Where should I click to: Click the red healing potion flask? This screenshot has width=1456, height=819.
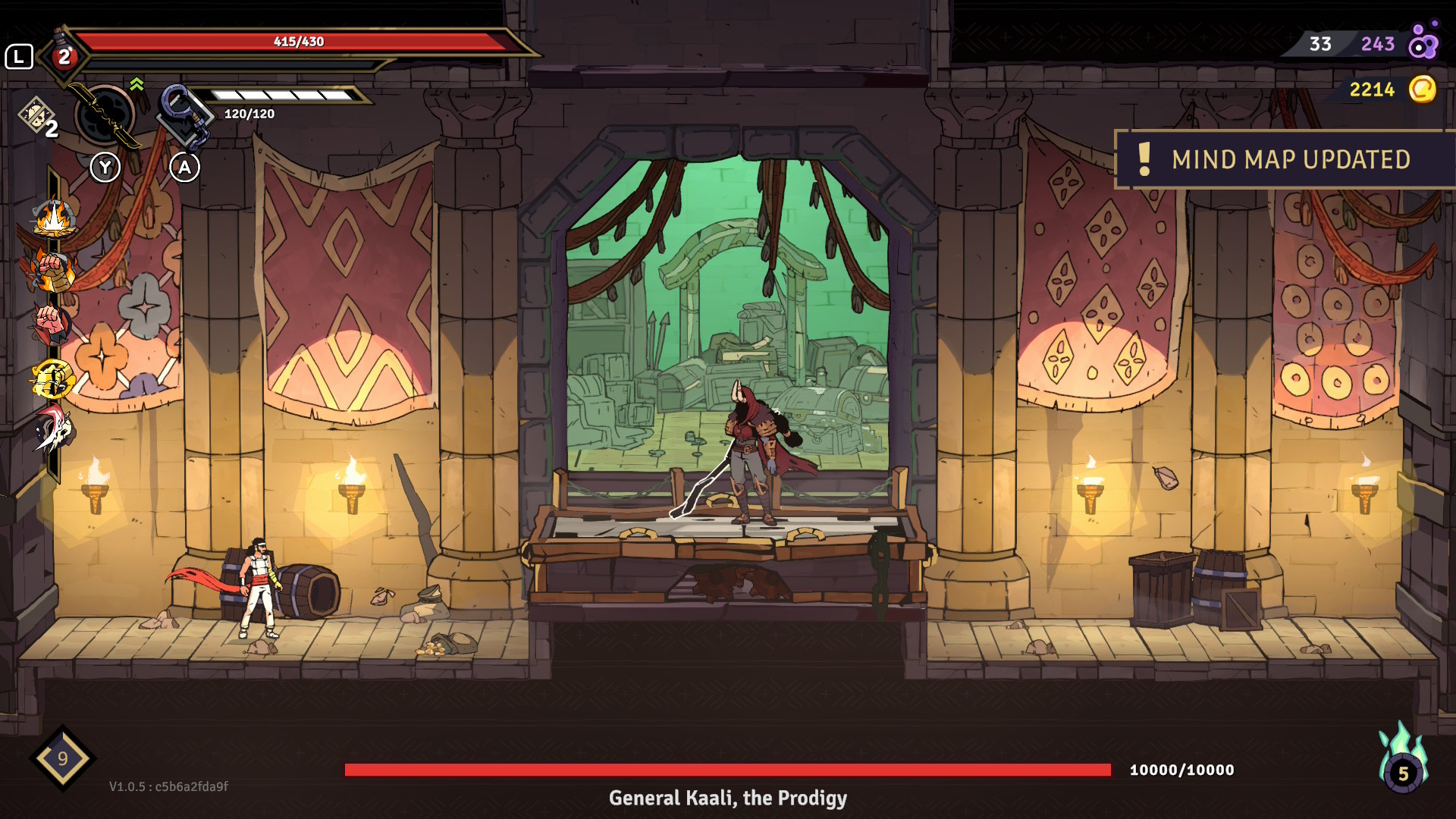(x=64, y=55)
